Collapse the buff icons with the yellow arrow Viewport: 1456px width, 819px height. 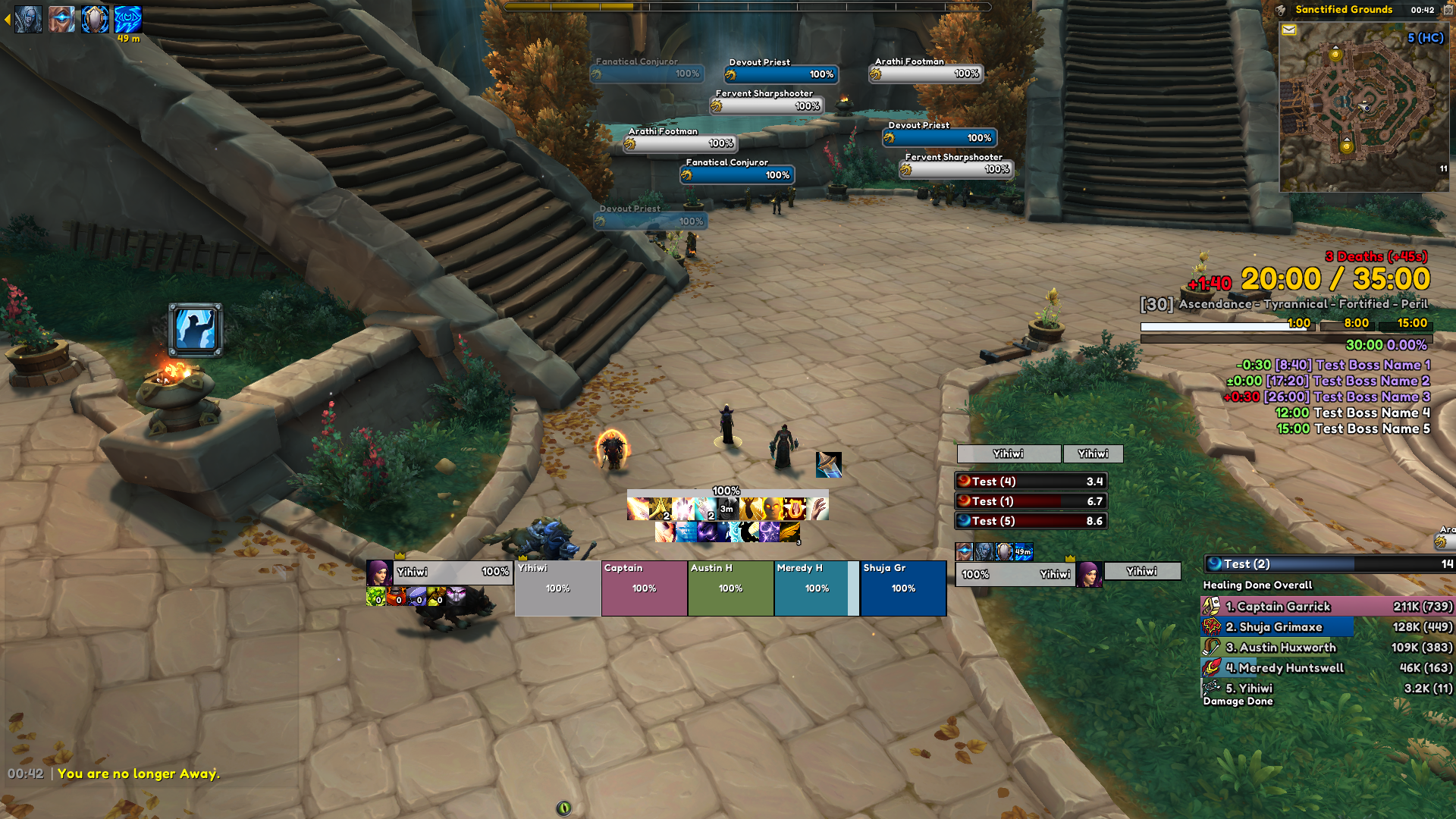pos(7,19)
